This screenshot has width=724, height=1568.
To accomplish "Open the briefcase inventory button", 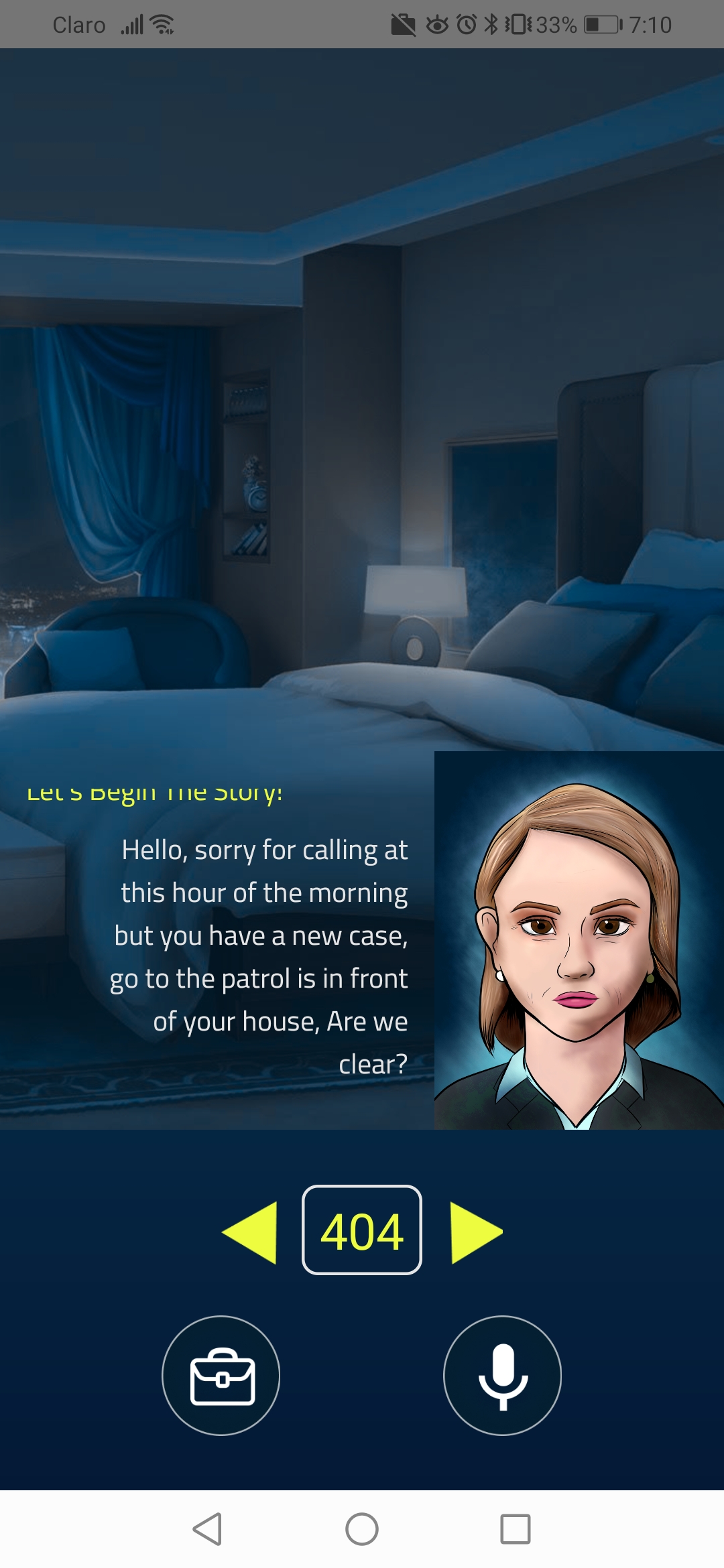I will pyautogui.click(x=221, y=1376).
